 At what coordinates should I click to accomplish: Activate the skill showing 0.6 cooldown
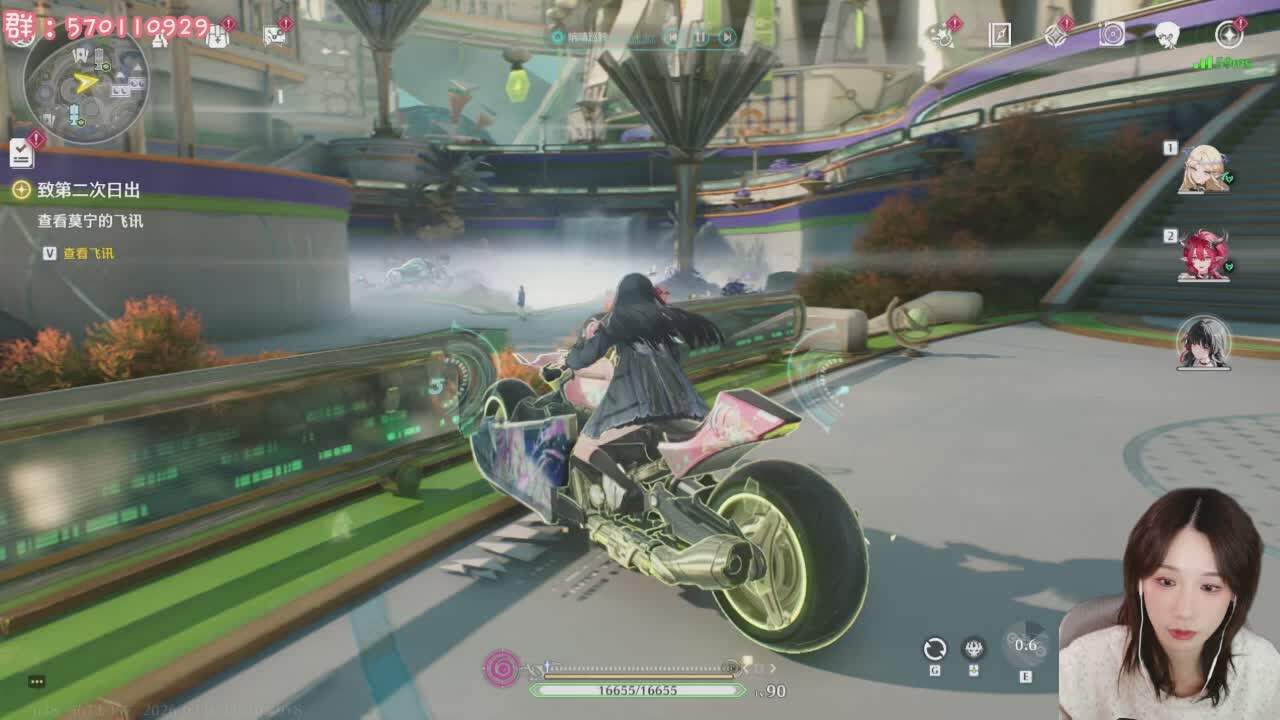(x=1025, y=645)
